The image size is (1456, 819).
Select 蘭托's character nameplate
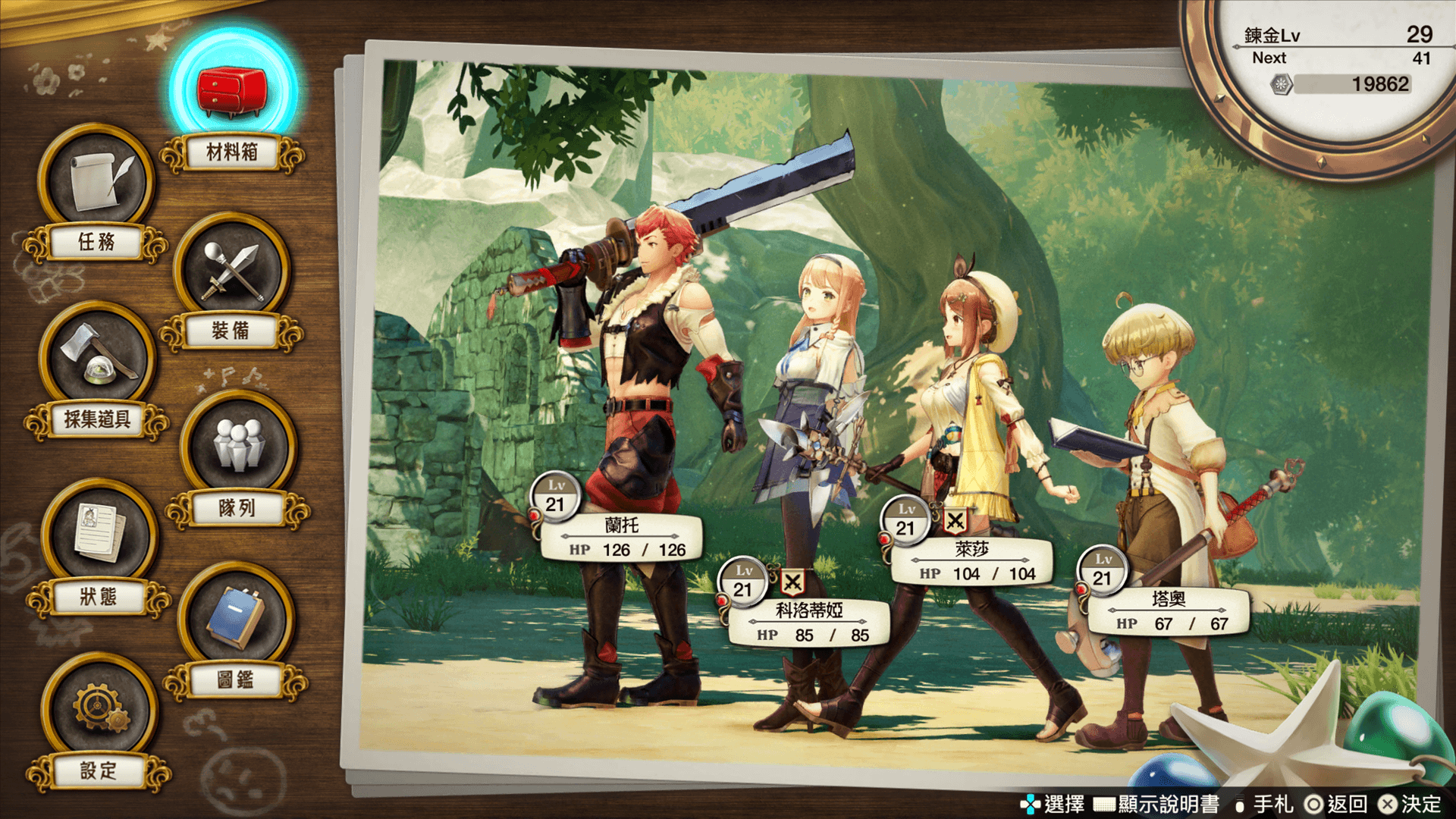[x=622, y=538]
